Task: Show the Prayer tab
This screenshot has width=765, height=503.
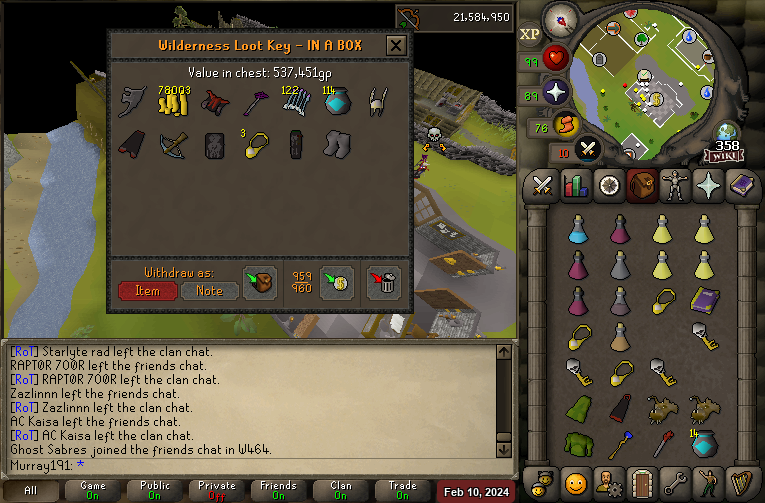Action: pyautogui.click(x=706, y=186)
